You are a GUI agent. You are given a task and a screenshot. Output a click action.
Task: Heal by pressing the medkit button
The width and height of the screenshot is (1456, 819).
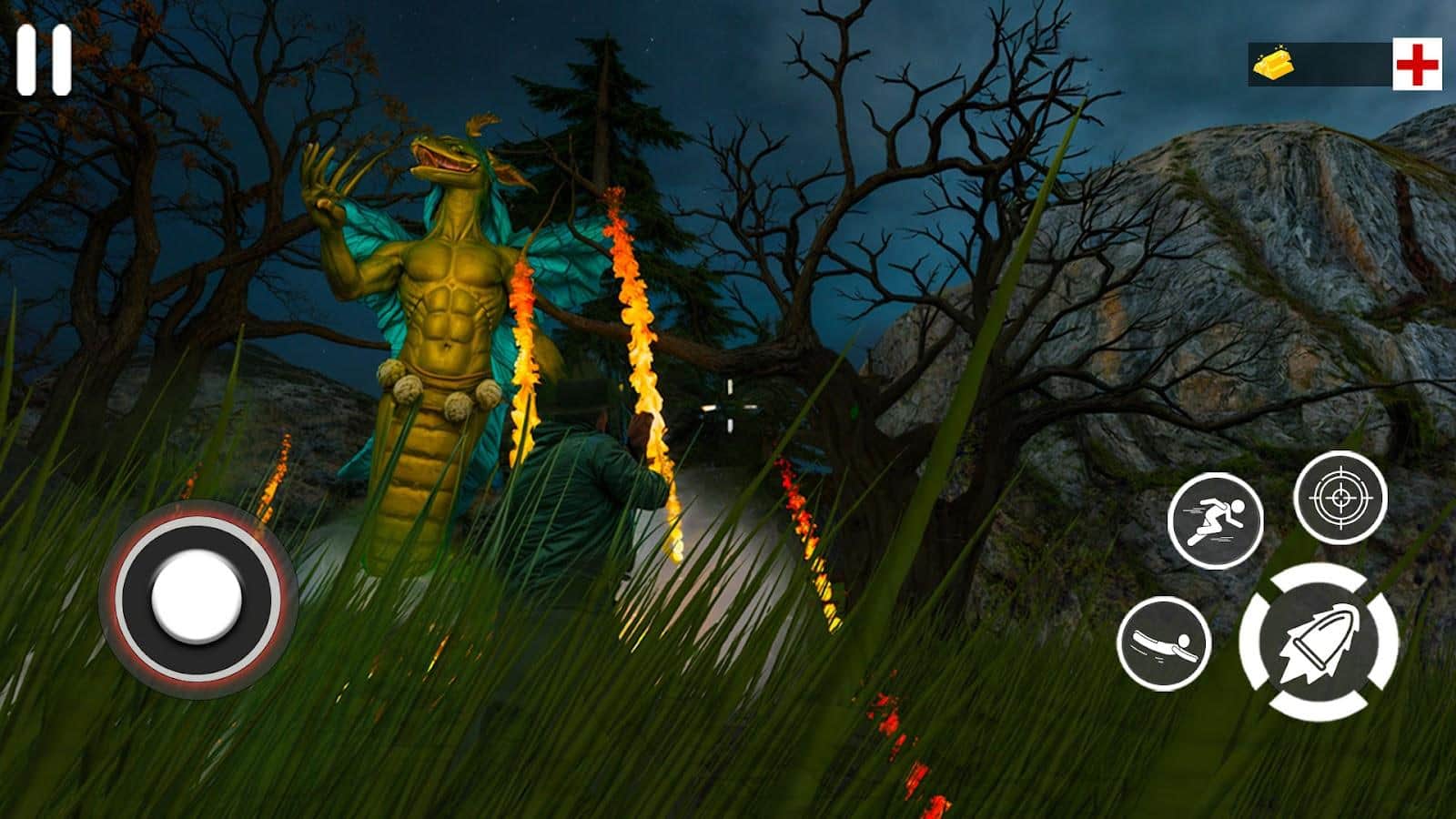pos(1416,63)
